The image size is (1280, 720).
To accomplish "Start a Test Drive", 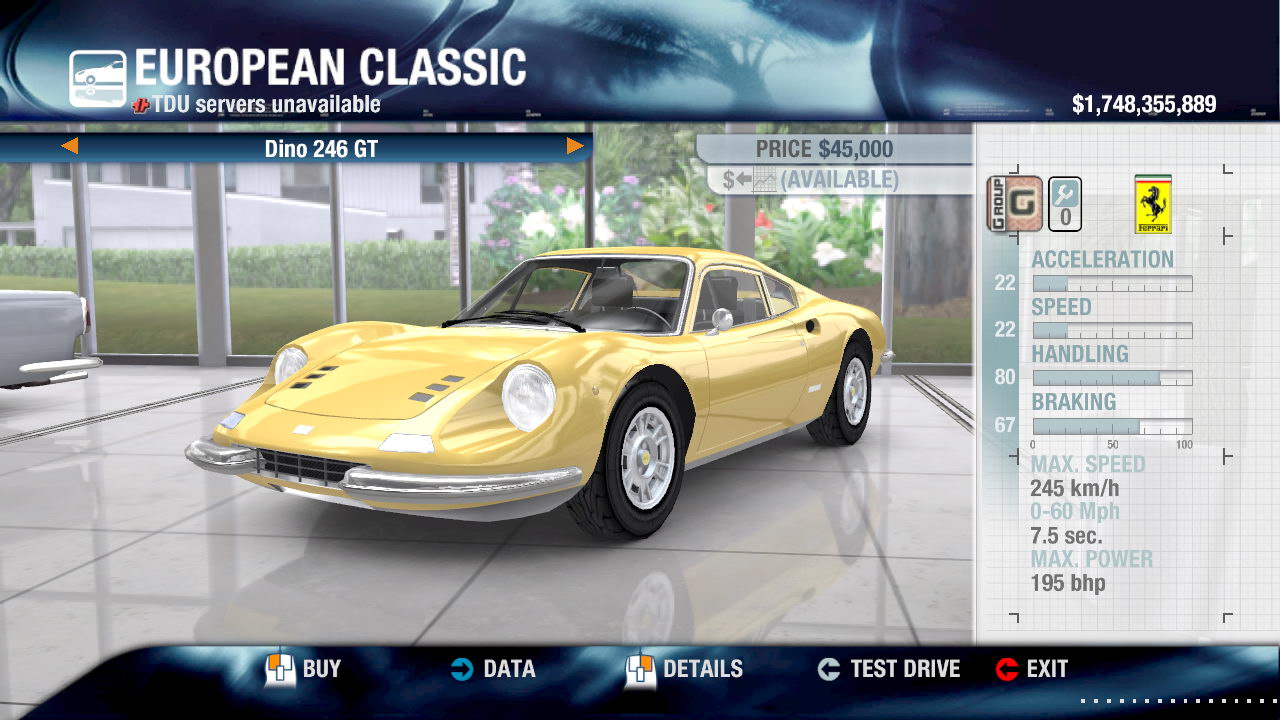I will click(x=888, y=669).
